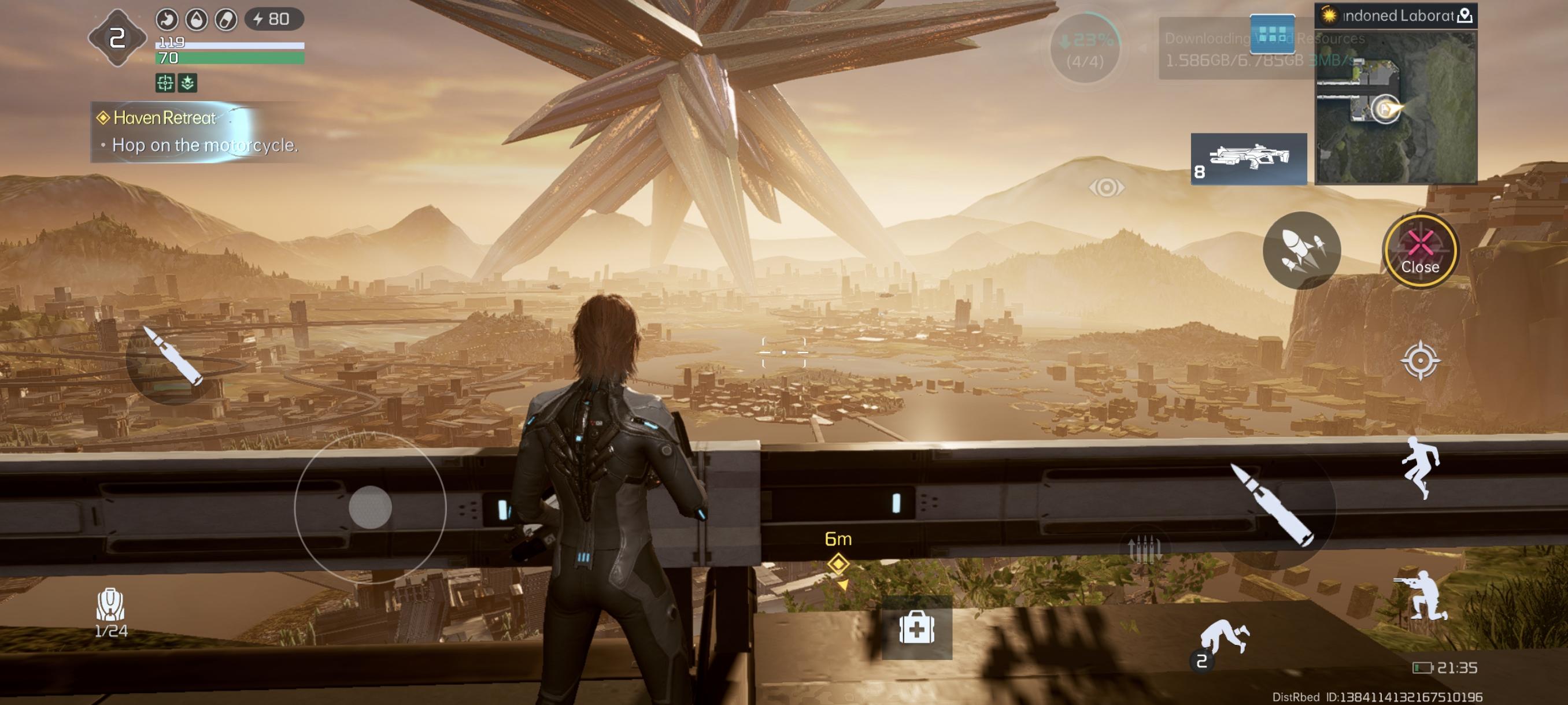Select the equipped rifle weapon slot
This screenshot has height=705, width=1568.
(x=1248, y=159)
